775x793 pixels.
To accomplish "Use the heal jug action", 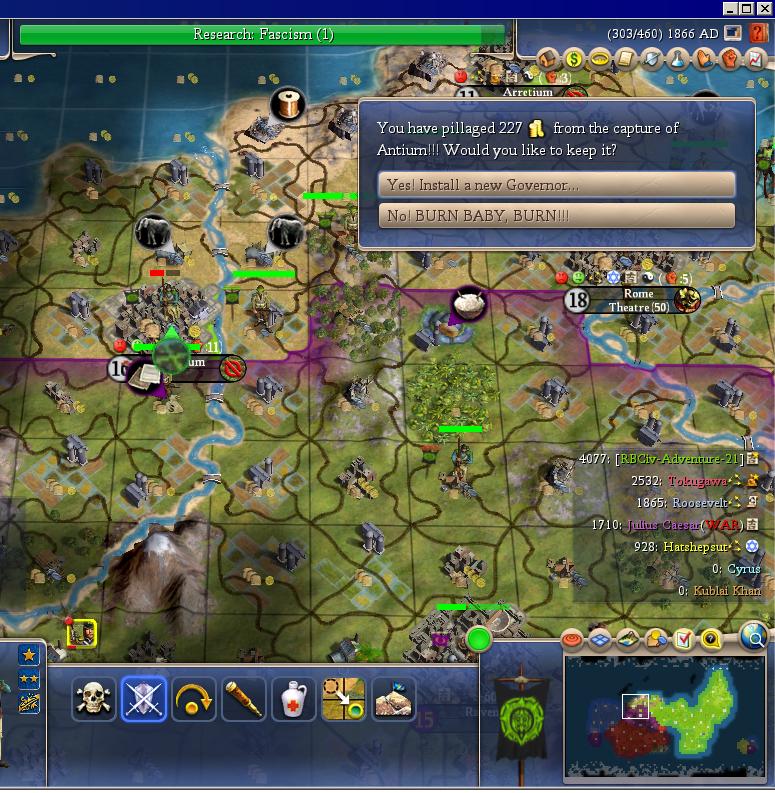I will tap(294, 699).
